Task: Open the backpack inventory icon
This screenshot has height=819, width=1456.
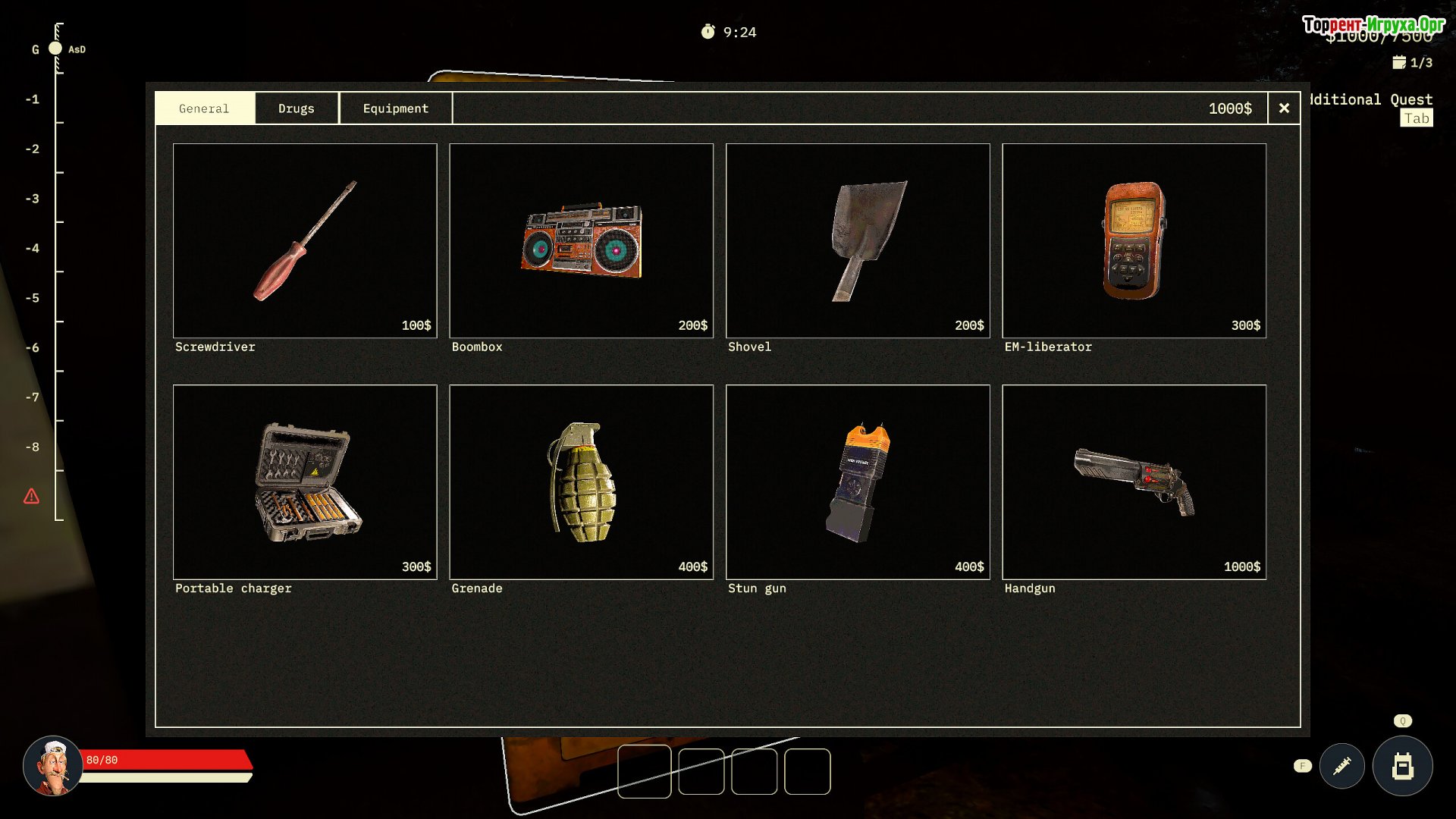Action: (x=1402, y=766)
